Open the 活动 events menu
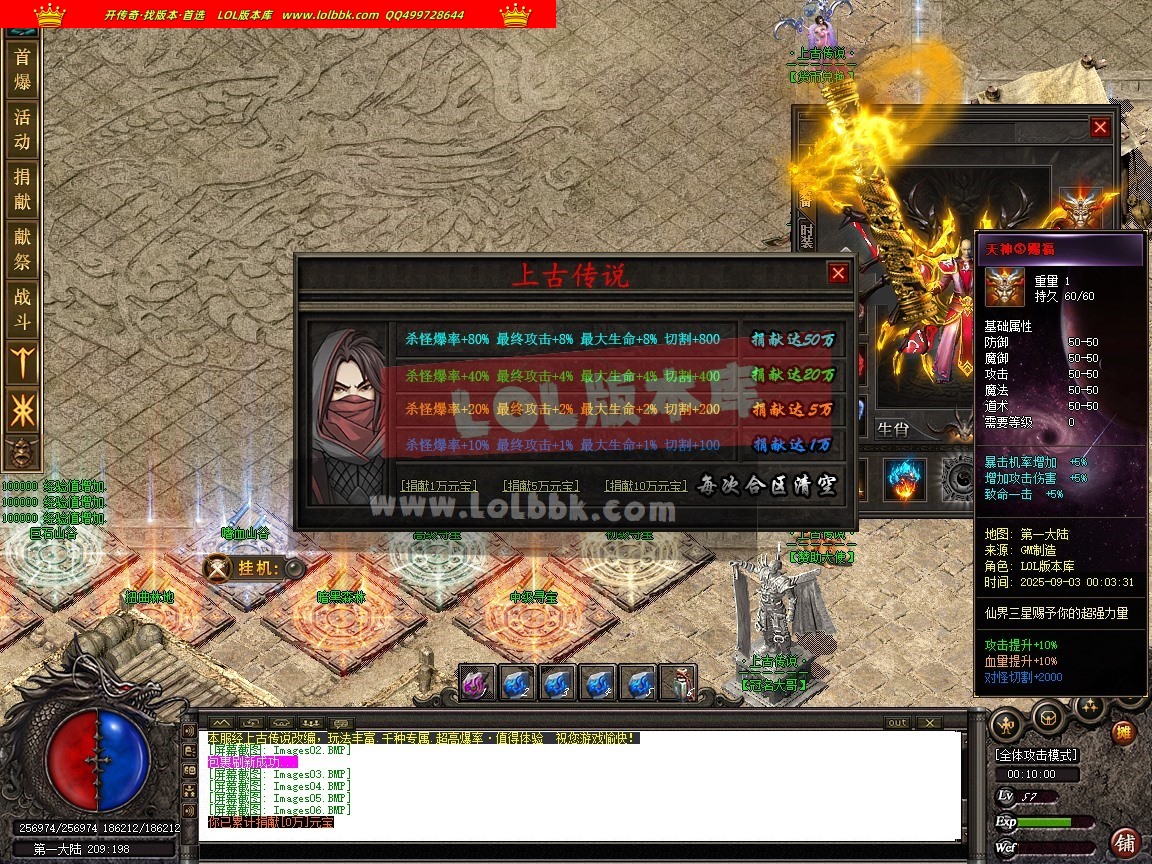 22,129
